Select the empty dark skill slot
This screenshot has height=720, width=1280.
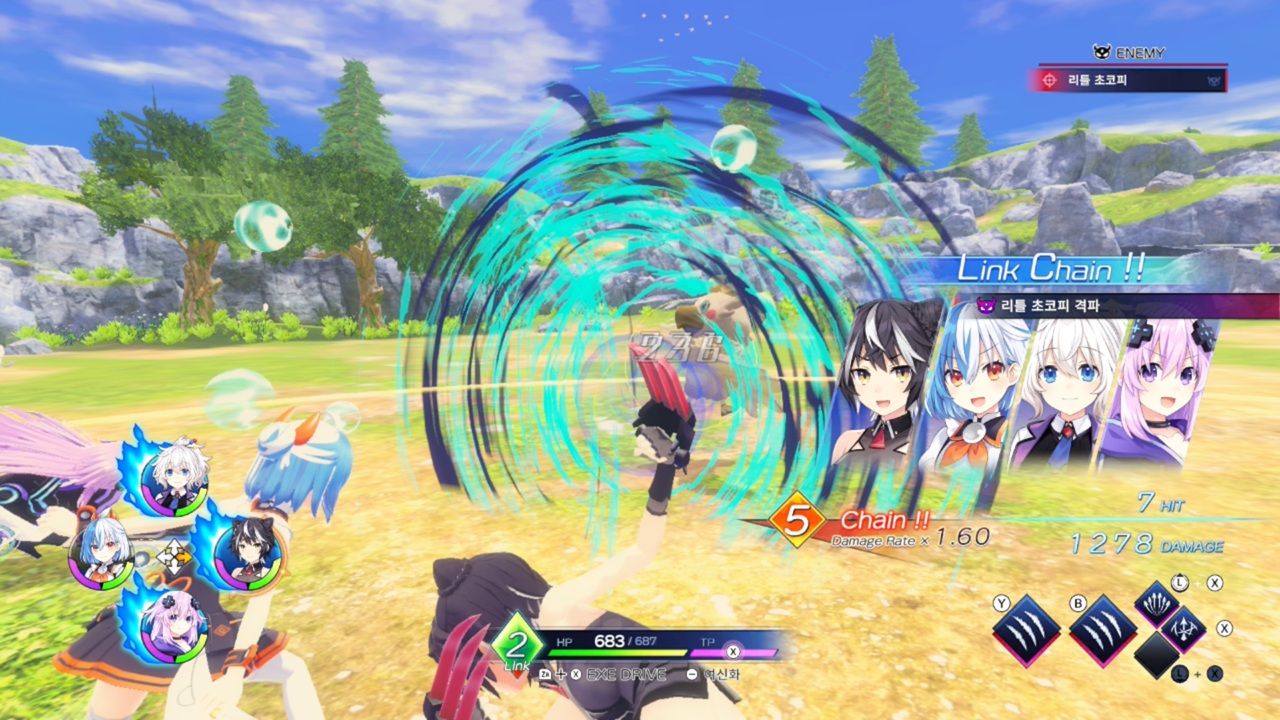click(1157, 656)
